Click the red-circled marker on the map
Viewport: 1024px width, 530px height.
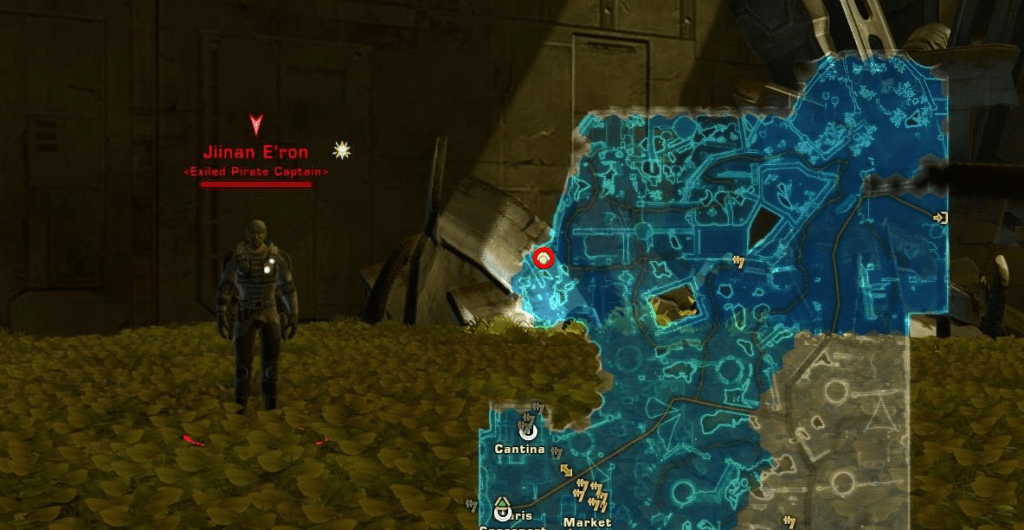543,258
